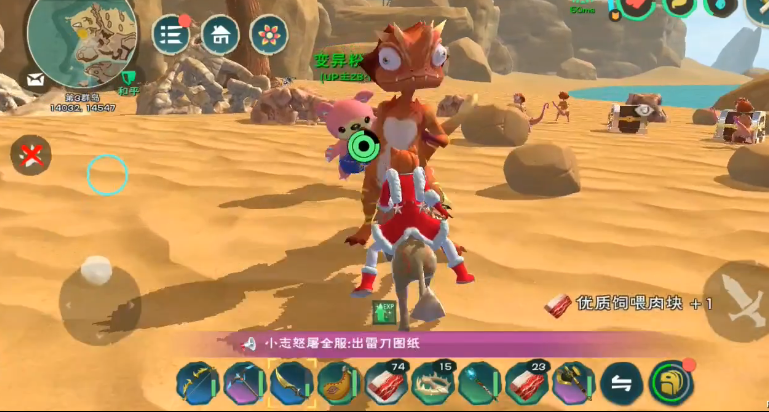Tap the house home button
Viewport: 769px width, 412px height.
[220, 34]
